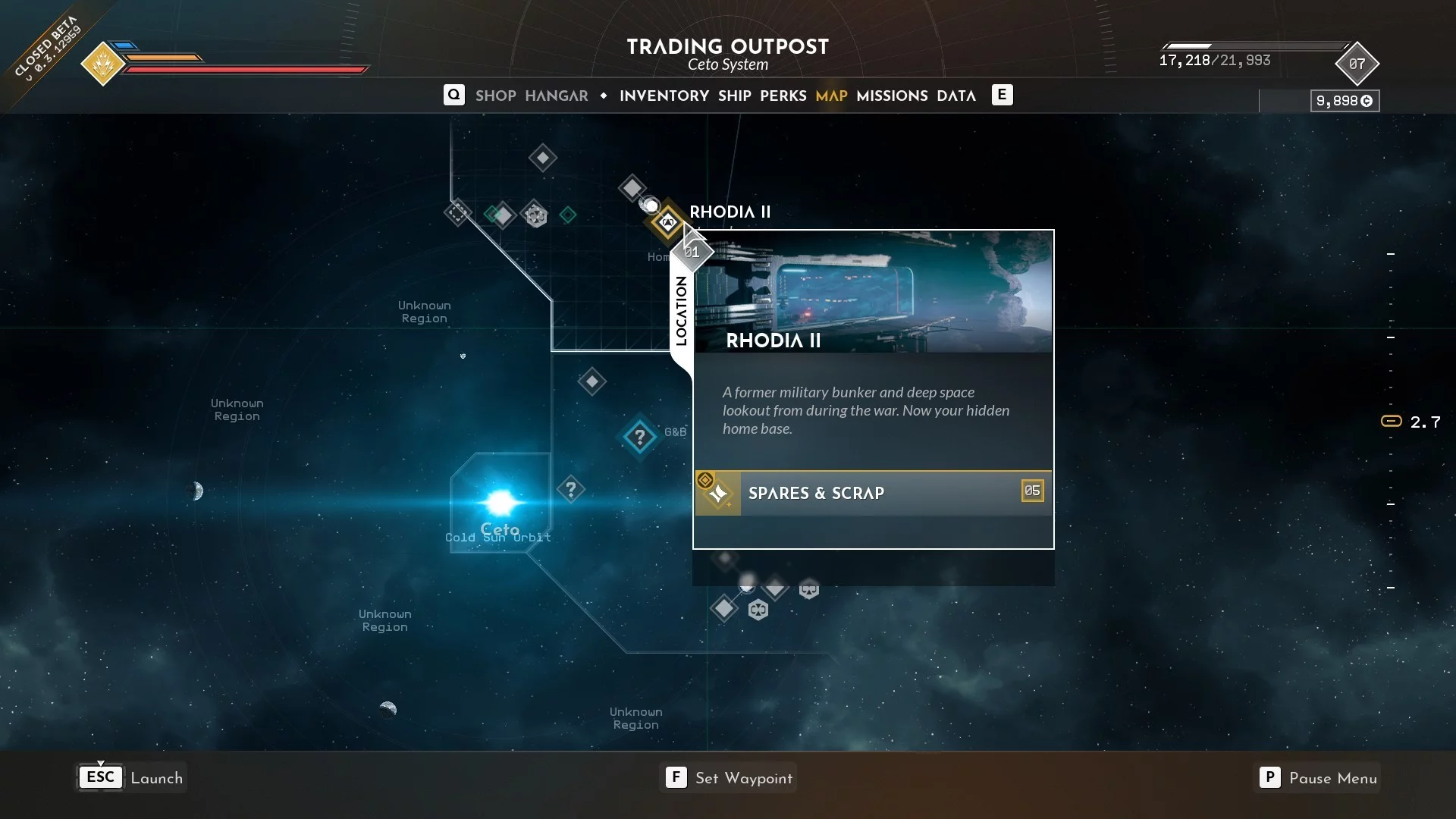Select the Map tab
The width and height of the screenshot is (1456, 819).
tap(831, 96)
